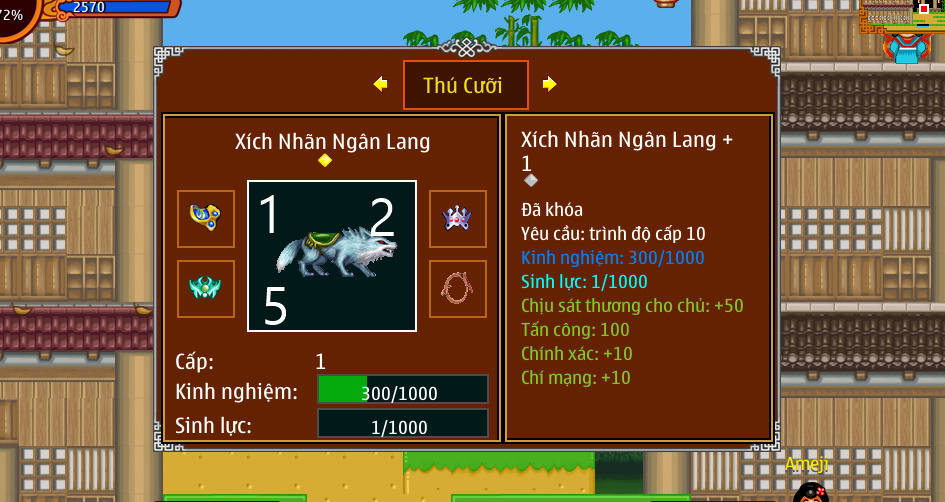Select the purple mask equipment slot
Screen dimensions: 945x502
[x=458, y=218]
